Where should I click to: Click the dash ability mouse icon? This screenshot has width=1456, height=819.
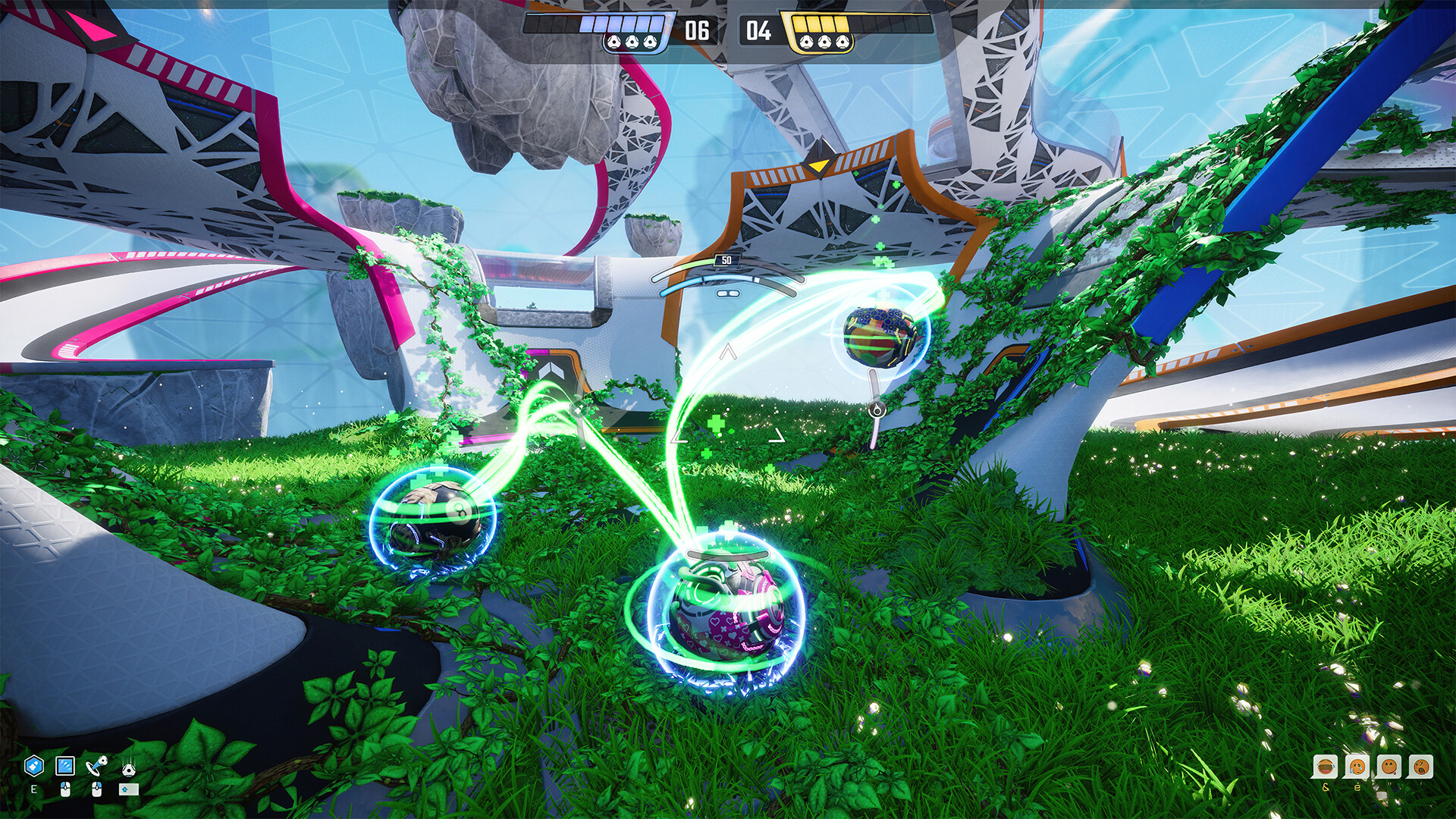[65, 765]
